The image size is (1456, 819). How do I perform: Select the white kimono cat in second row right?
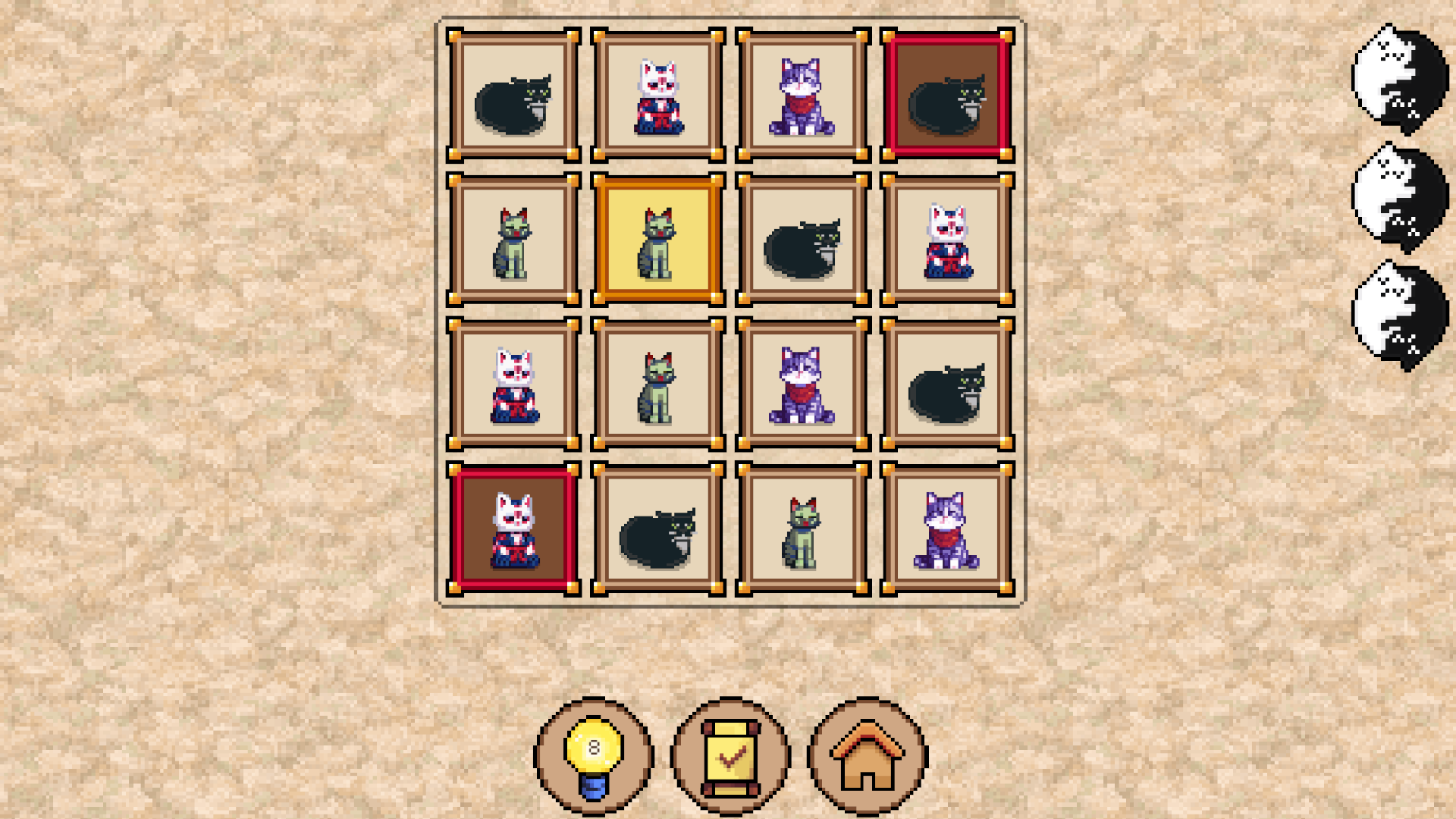(x=946, y=239)
